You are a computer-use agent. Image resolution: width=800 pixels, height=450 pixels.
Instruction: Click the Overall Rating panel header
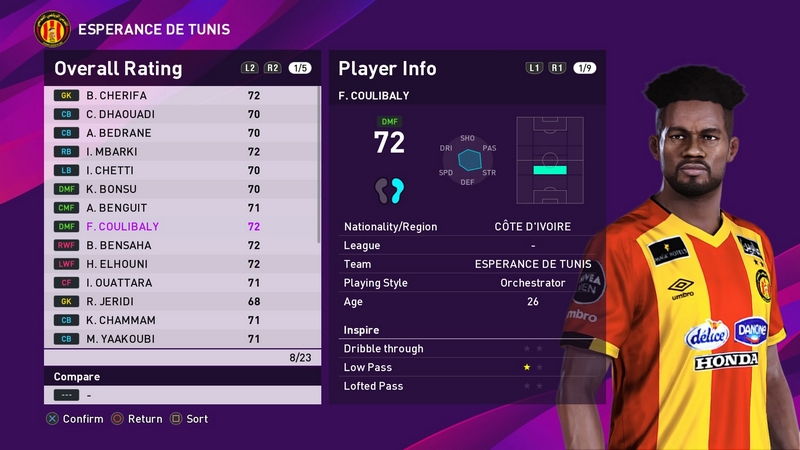point(118,69)
